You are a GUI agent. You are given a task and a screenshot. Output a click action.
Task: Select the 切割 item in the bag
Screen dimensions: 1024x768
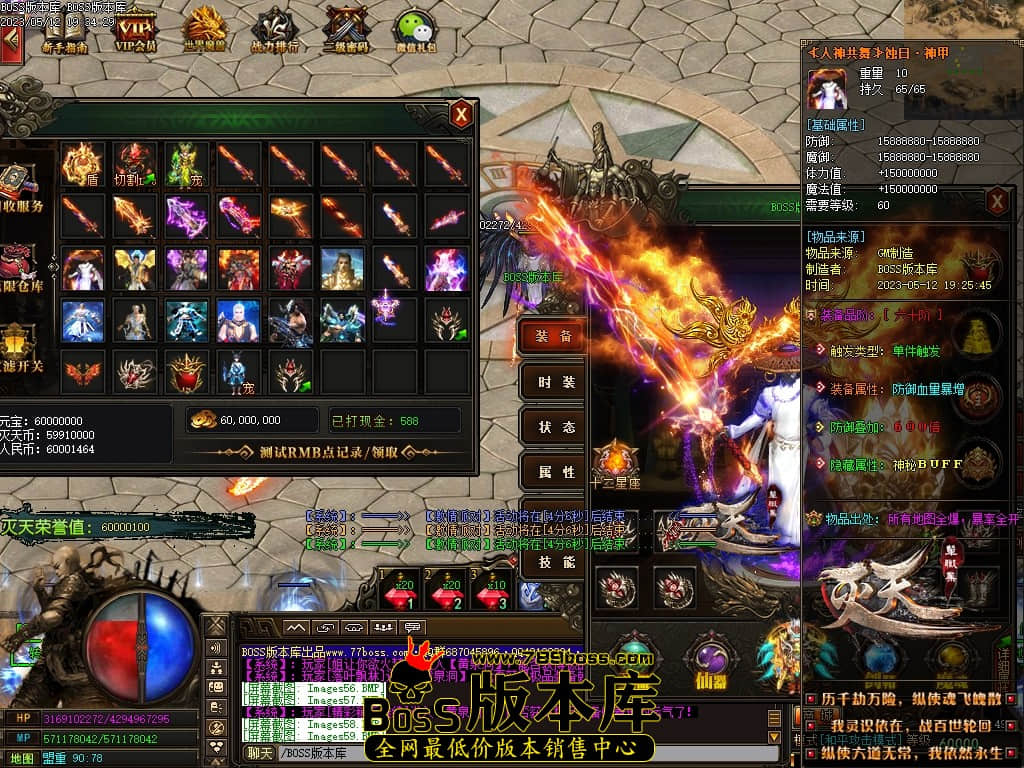click(x=134, y=164)
